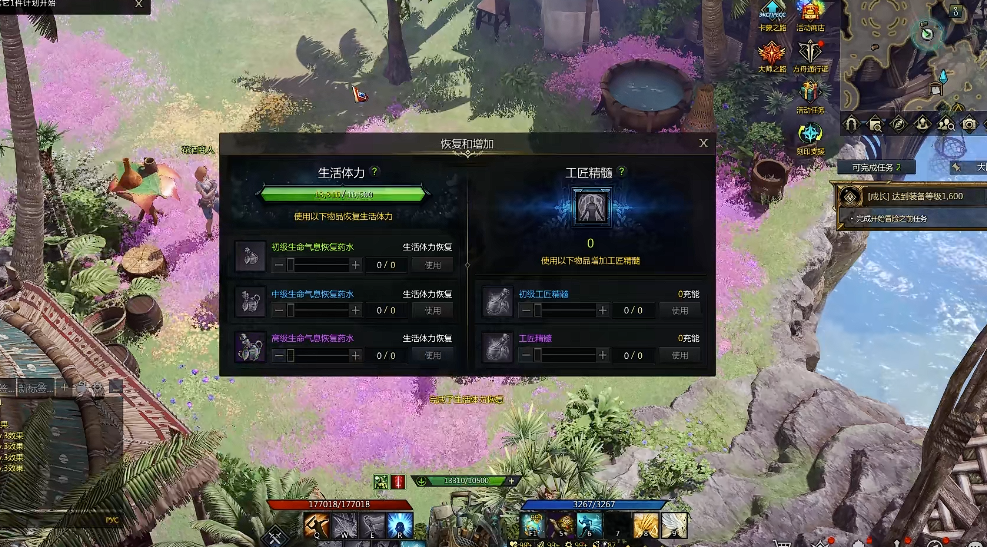This screenshot has width=987, height=547.
Task: Click the camera screenshot button under minimap
Action: point(968,124)
